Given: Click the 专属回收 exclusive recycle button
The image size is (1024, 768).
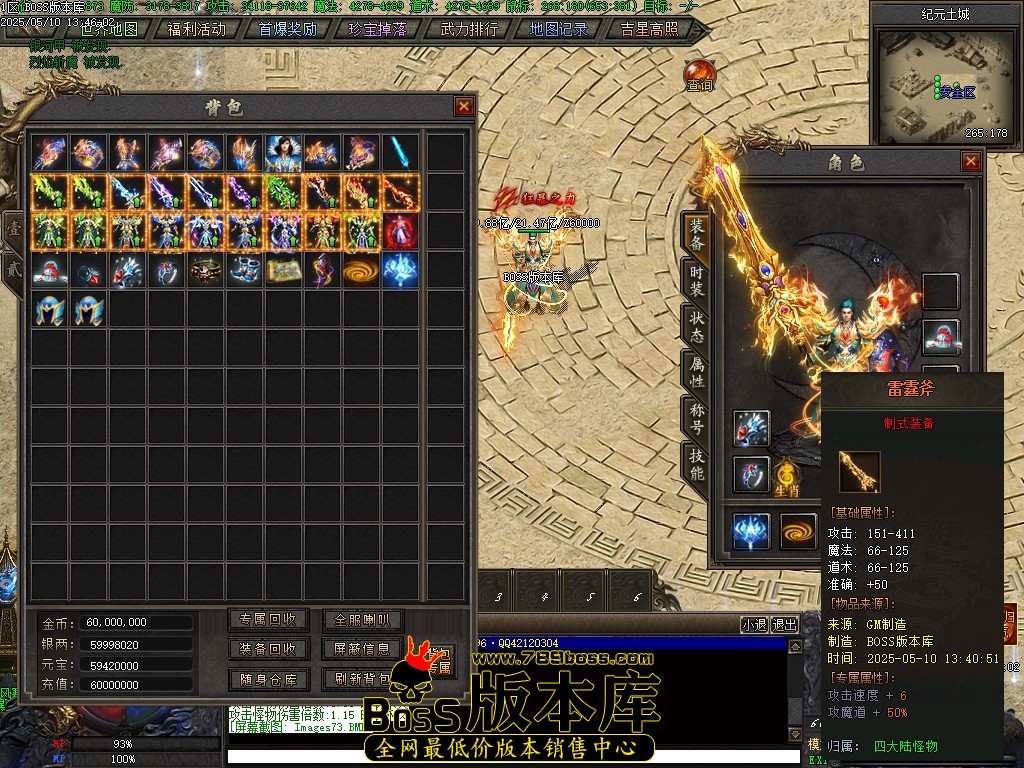Looking at the screenshot, I should pyautogui.click(x=268, y=620).
